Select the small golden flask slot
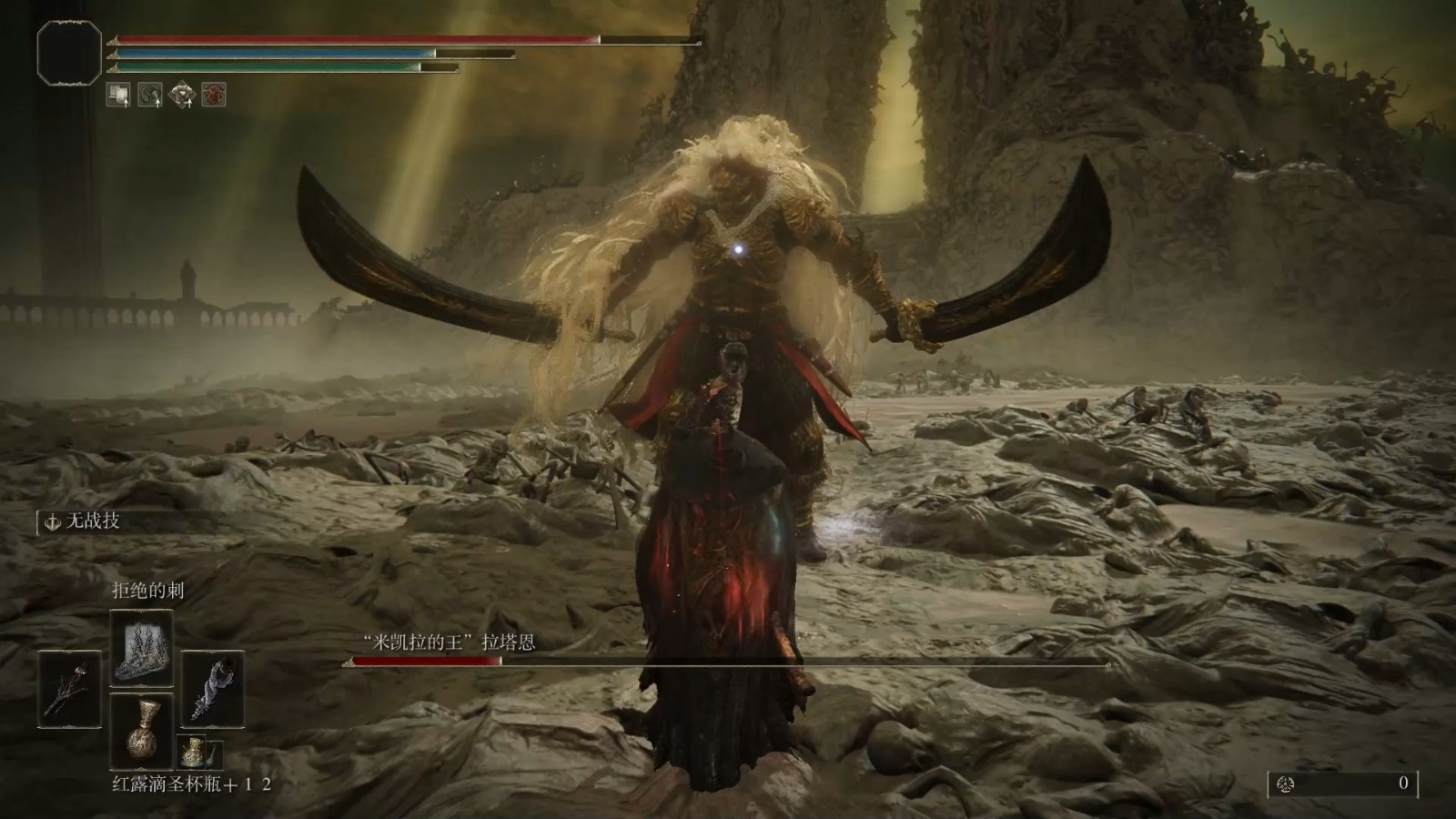 [191, 752]
